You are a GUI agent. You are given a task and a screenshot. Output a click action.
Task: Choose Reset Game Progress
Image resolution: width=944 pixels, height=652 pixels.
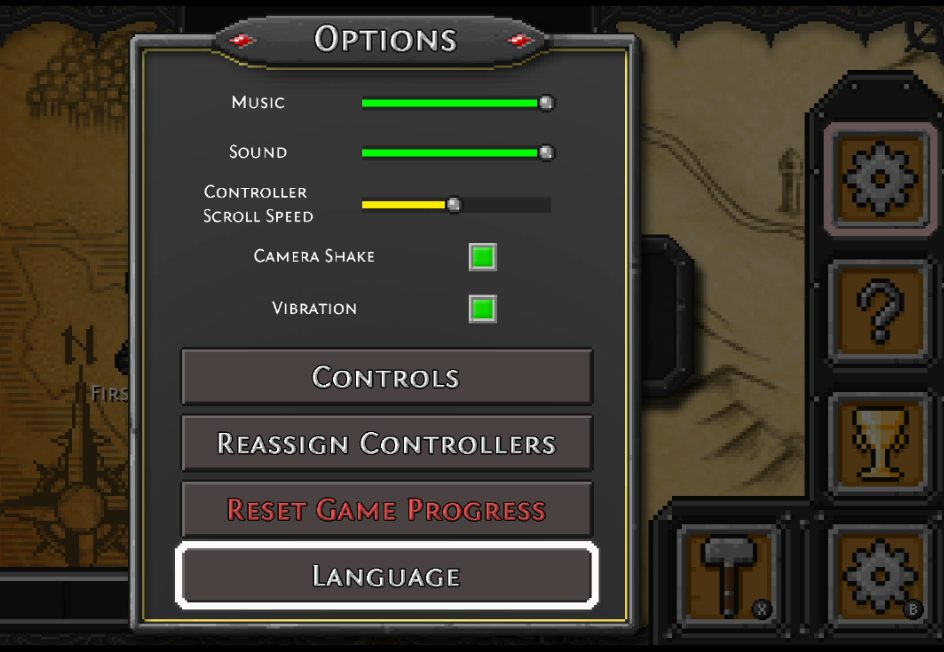point(386,509)
